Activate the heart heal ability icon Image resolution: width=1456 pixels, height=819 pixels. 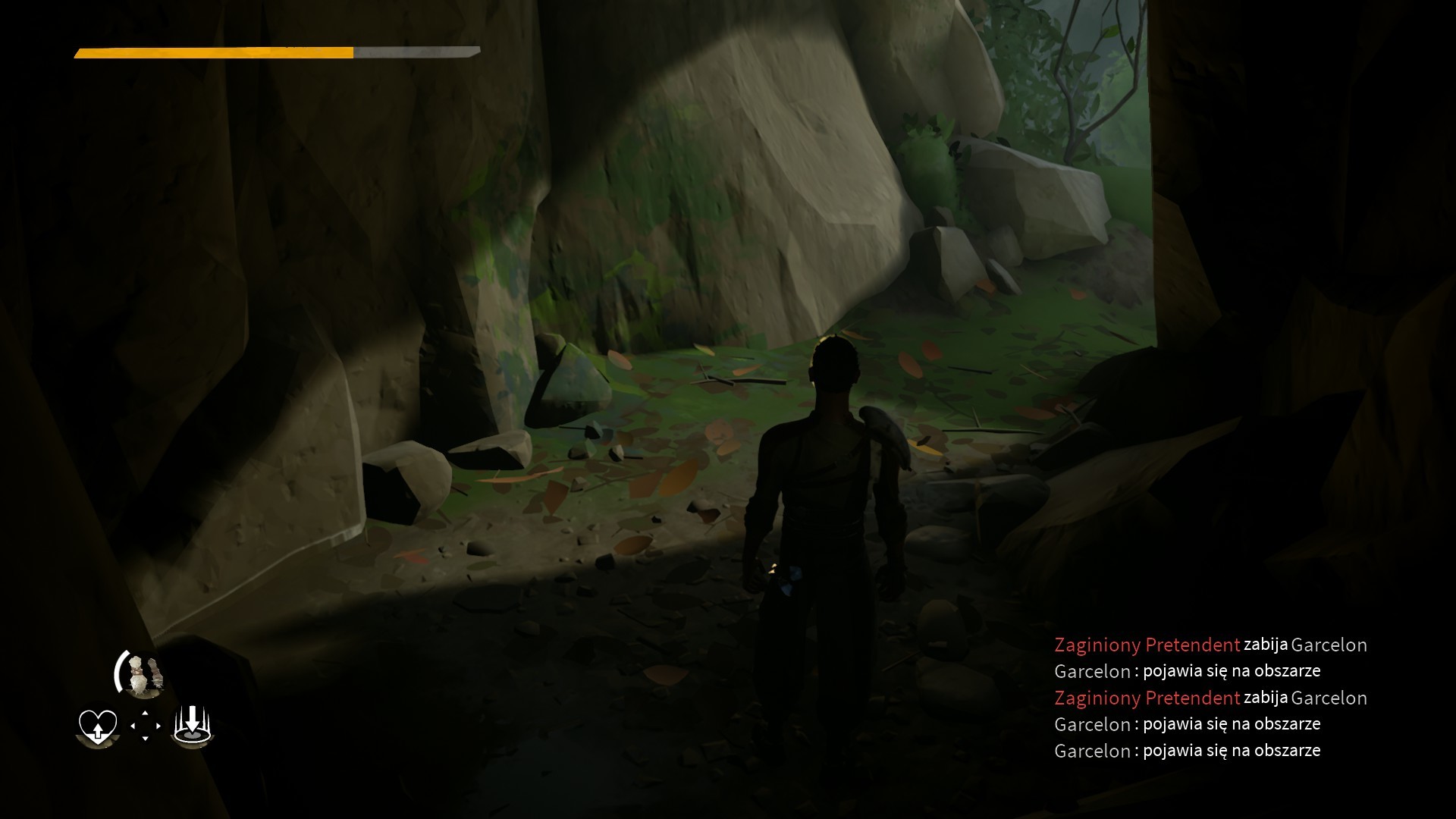(98, 726)
